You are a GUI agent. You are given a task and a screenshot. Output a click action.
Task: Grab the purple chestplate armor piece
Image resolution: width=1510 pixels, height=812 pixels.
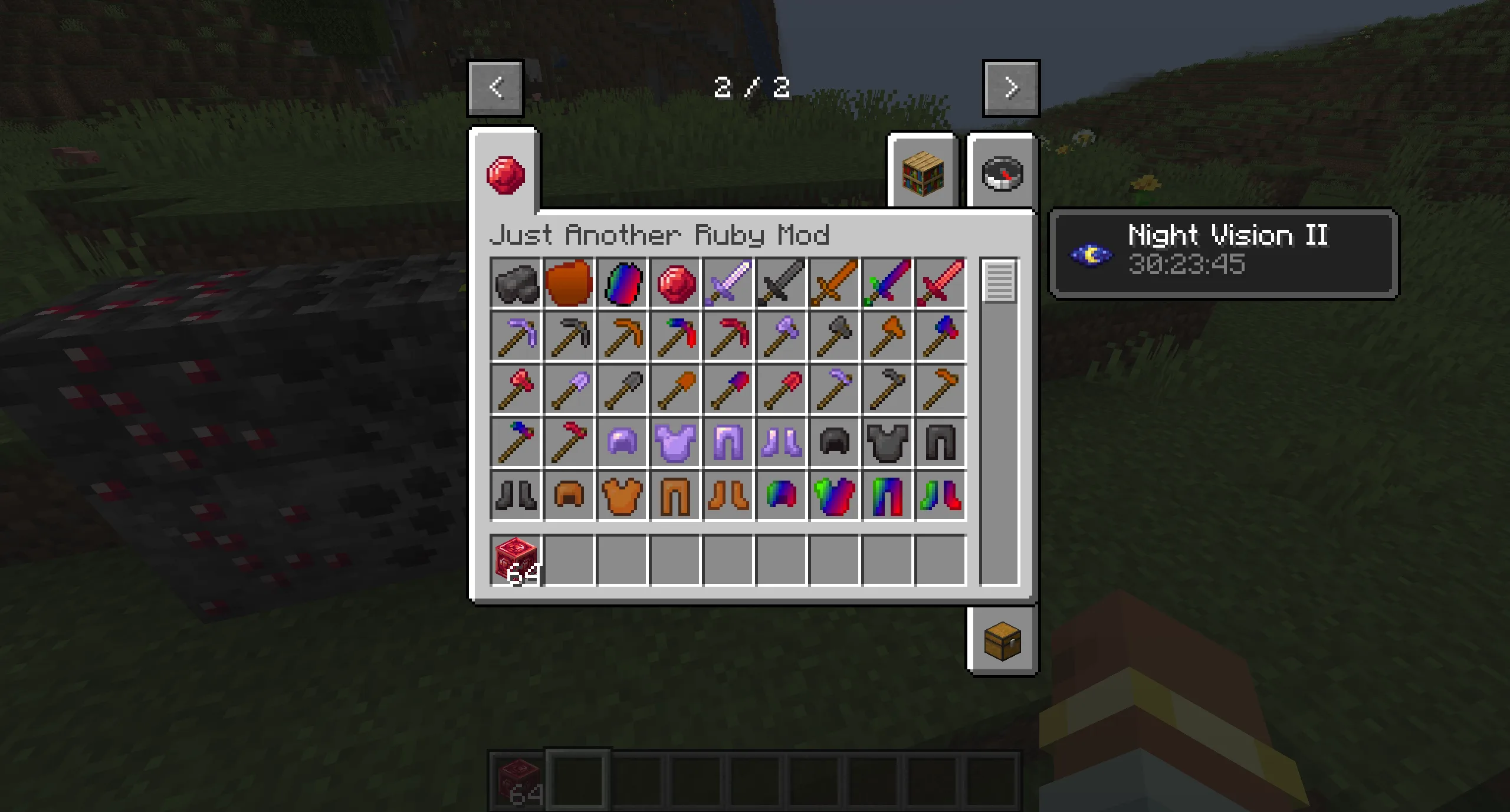674,442
